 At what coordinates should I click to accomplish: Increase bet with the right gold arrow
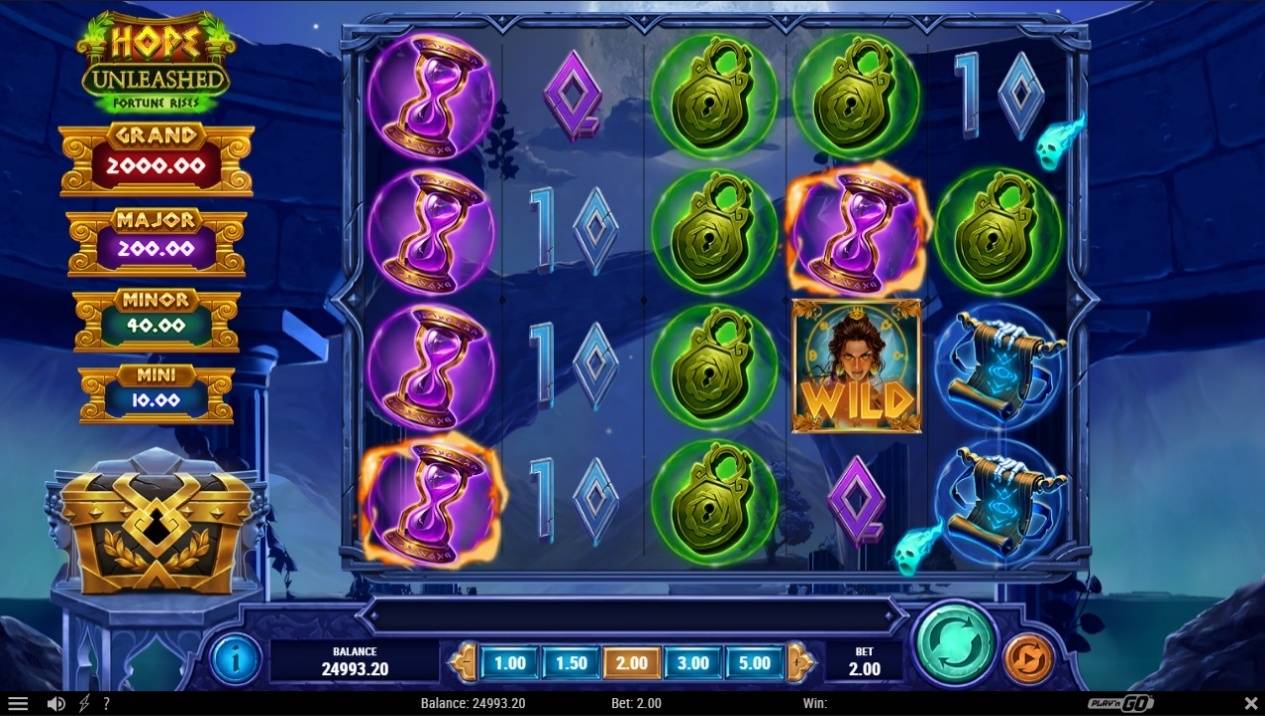(800, 662)
